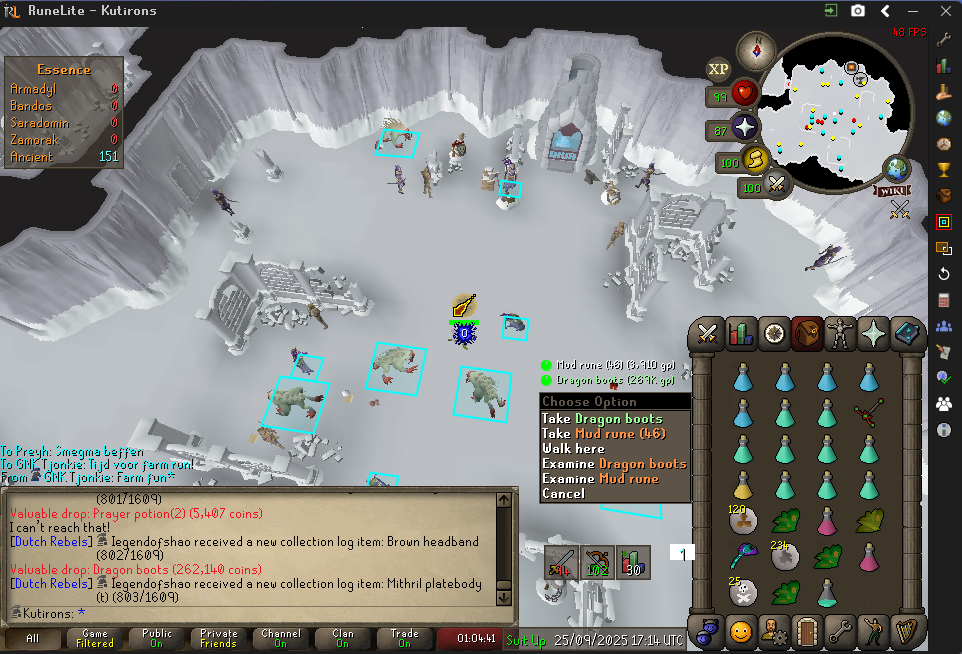Use the special attack orb
Screen dimensions: 962x654
click(x=776, y=185)
